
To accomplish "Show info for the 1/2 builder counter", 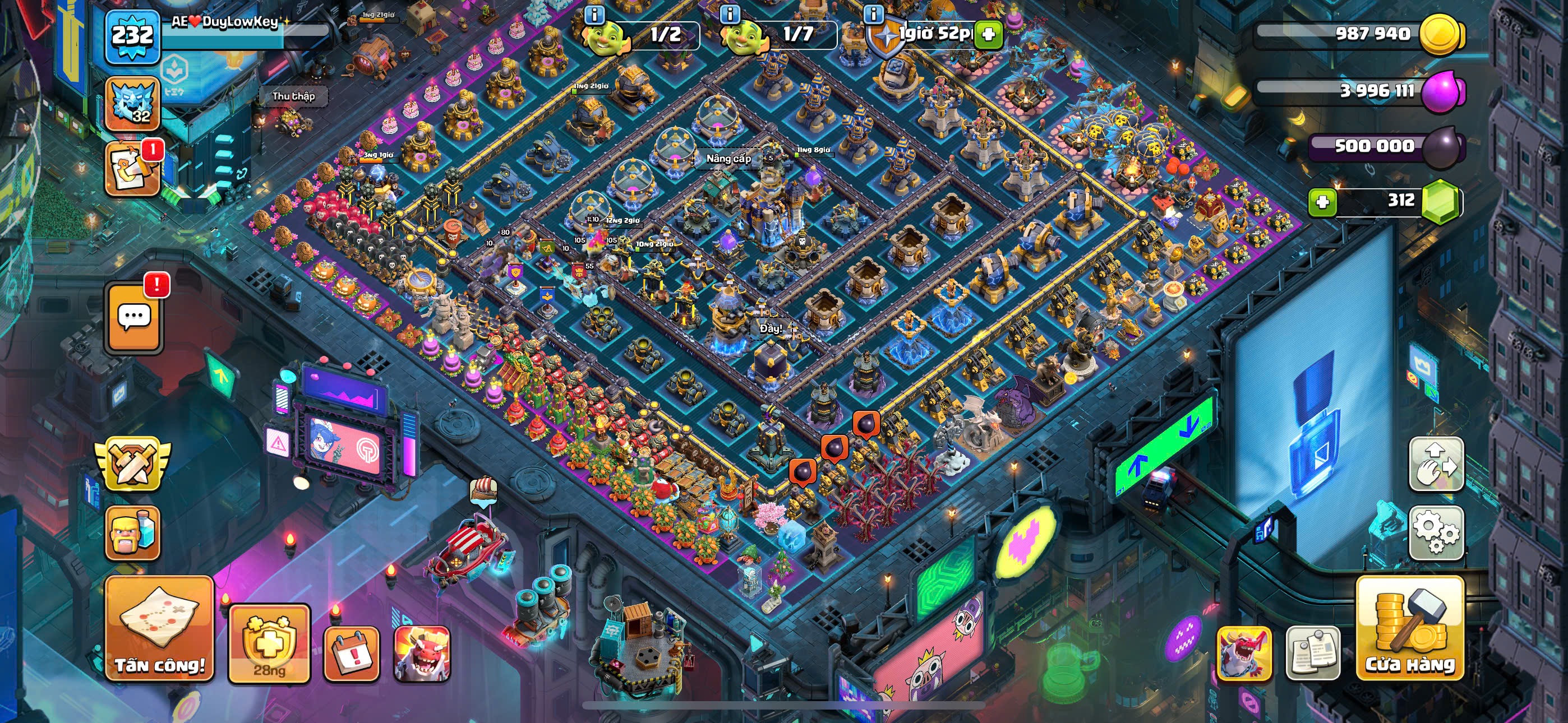I will click(594, 13).
